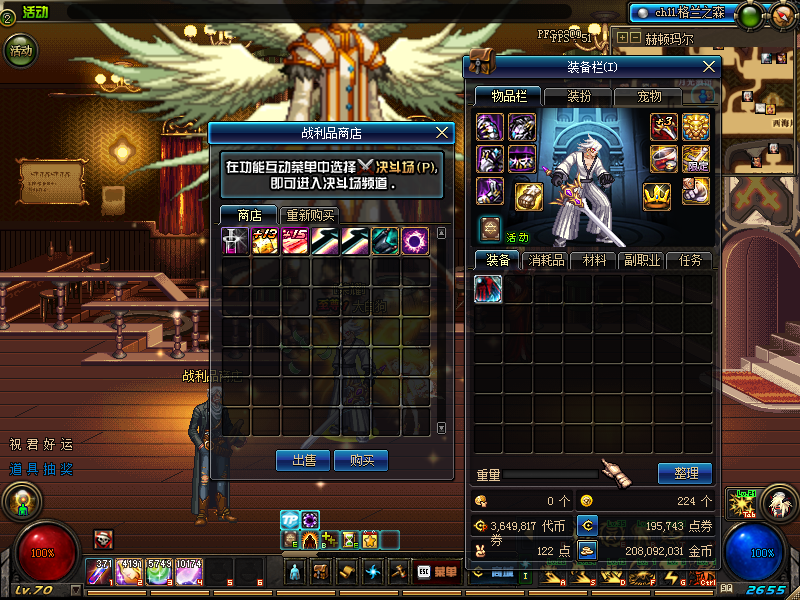Select the golden crown equipment slot
The height and width of the screenshot is (600, 800).
(656, 195)
